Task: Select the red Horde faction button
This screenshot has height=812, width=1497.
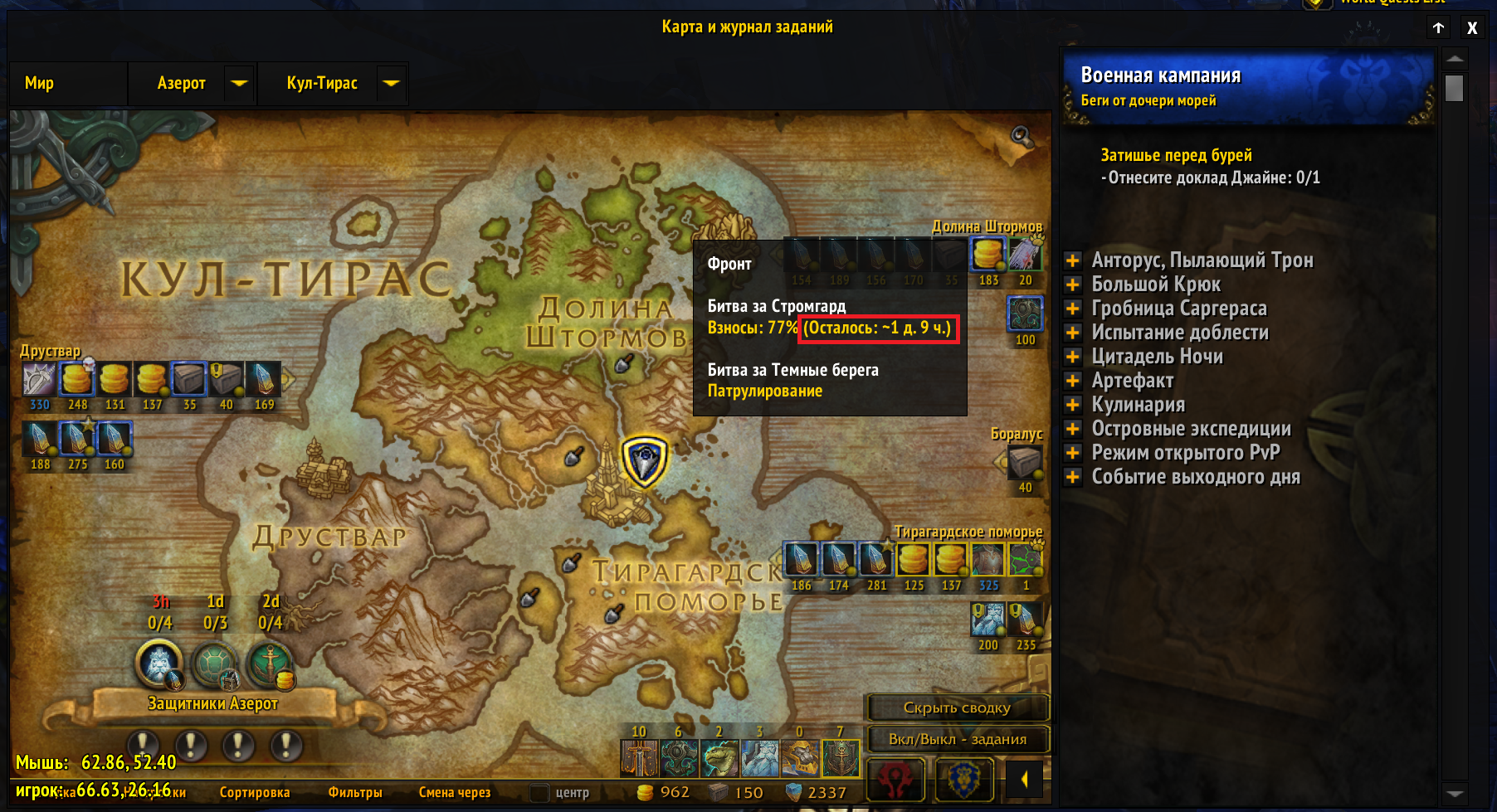Action: (x=895, y=780)
